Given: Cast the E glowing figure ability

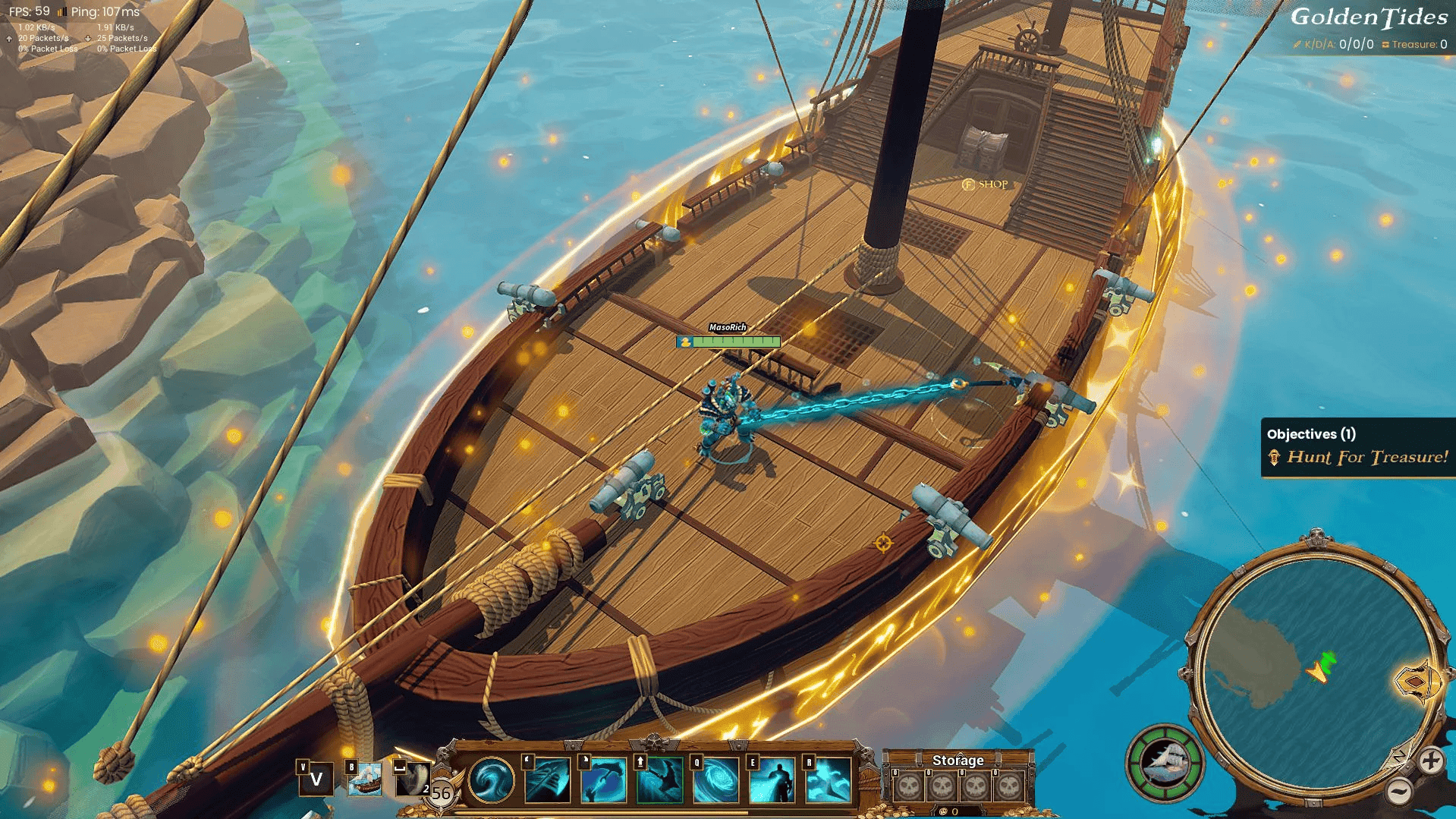Looking at the screenshot, I should pyautogui.click(x=771, y=782).
